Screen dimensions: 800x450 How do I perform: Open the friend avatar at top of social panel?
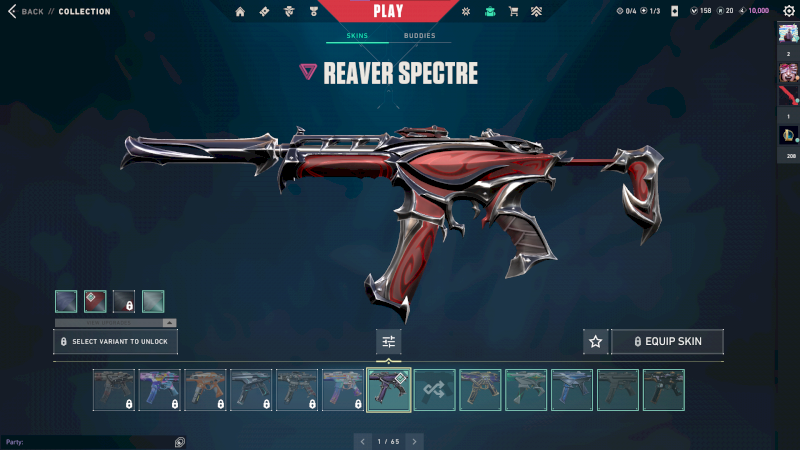coord(787,32)
